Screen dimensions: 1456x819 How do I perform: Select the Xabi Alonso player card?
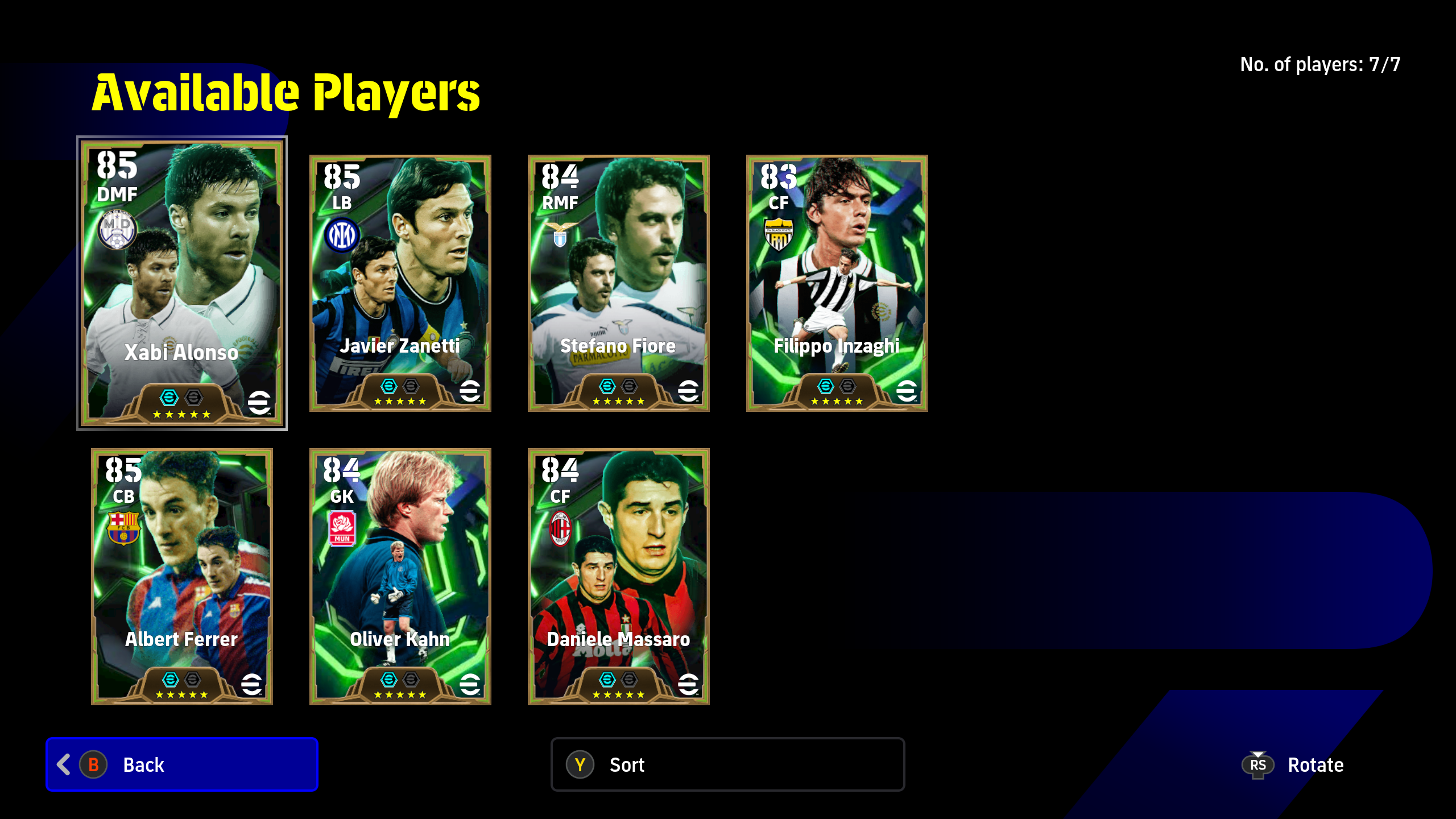[182, 283]
